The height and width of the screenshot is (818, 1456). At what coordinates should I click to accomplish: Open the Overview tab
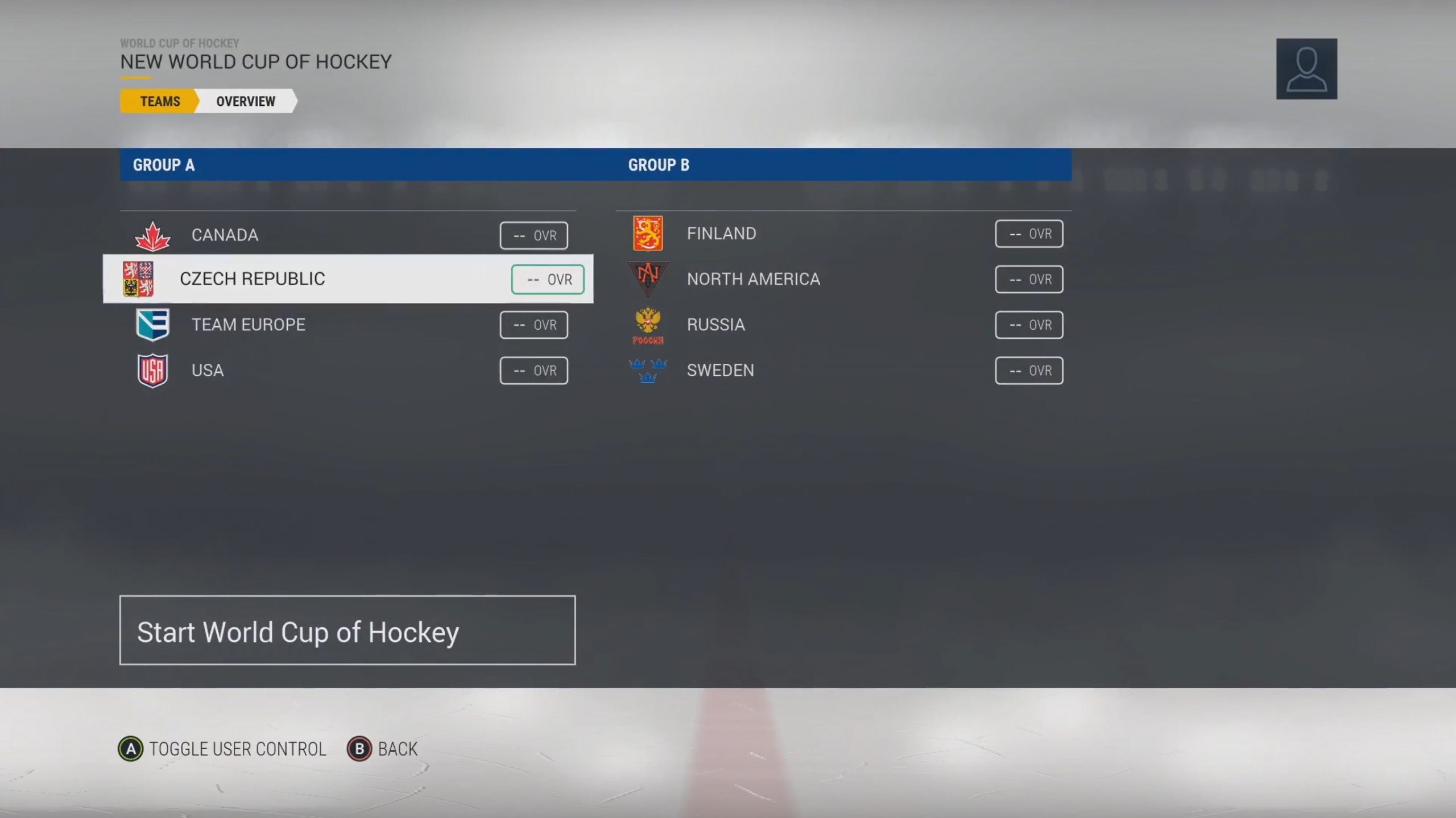coord(245,101)
